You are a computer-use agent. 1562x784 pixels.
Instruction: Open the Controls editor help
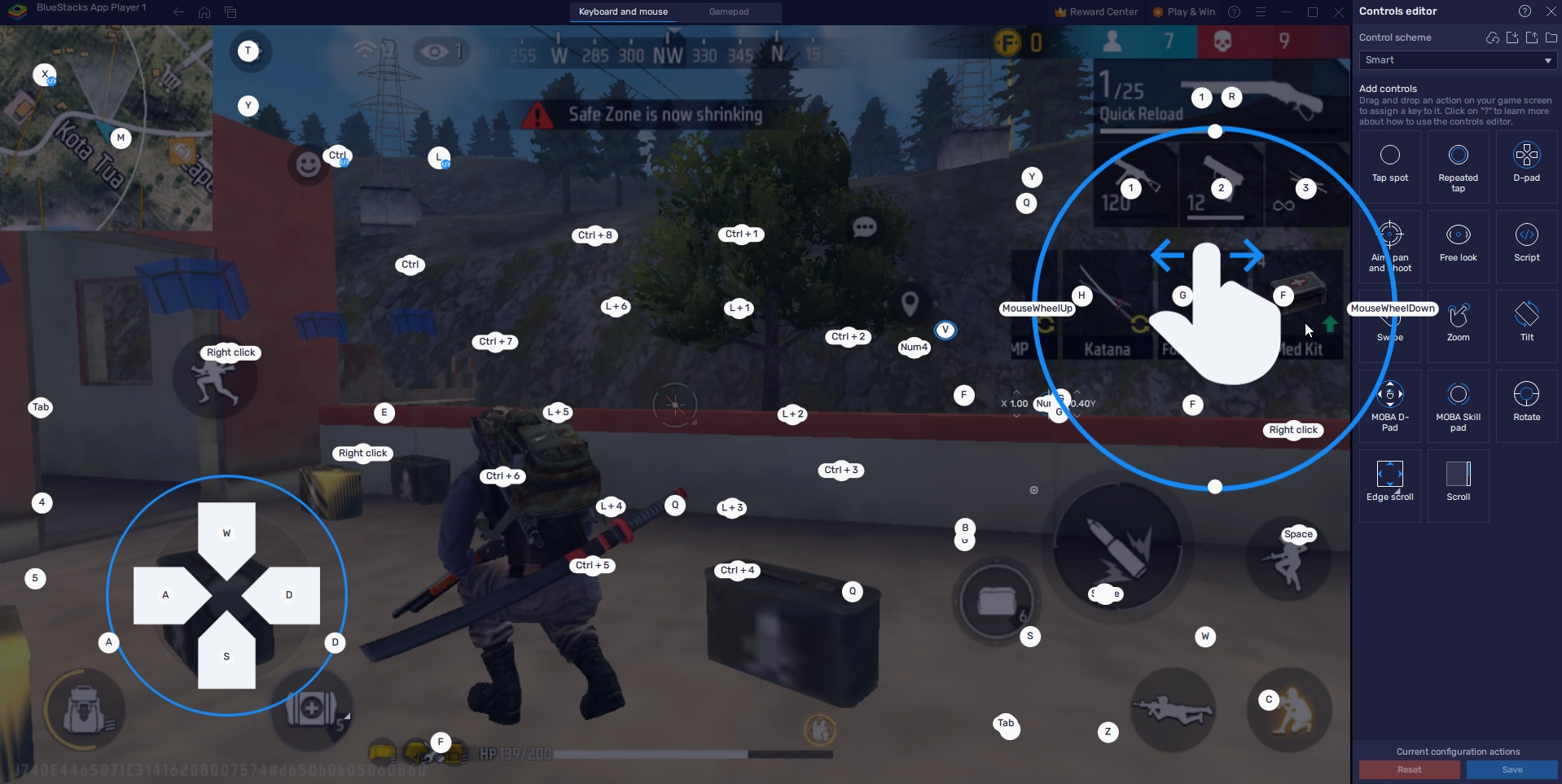click(1524, 11)
